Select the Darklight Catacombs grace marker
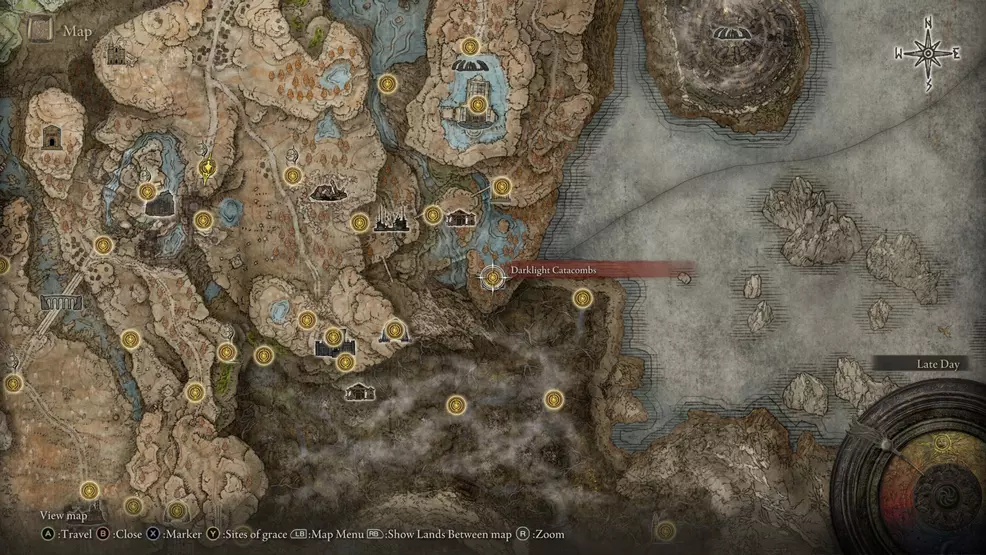The width and height of the screenshot is (986, 555). point(492,277)
